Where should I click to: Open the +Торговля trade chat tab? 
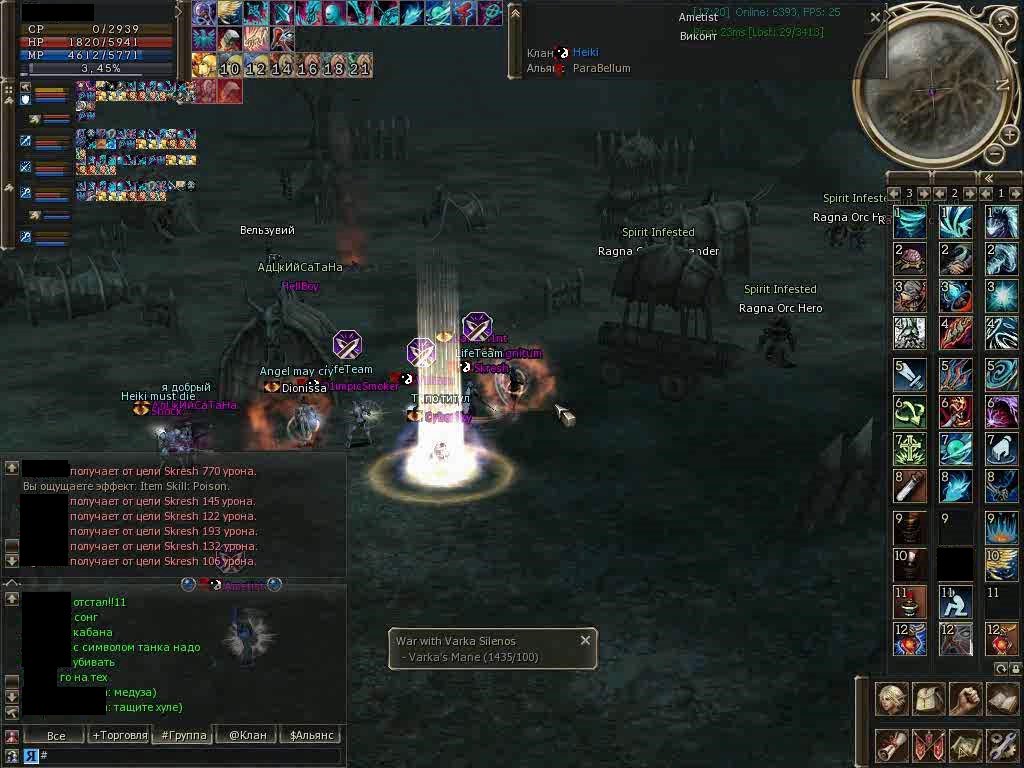[120, 735]
